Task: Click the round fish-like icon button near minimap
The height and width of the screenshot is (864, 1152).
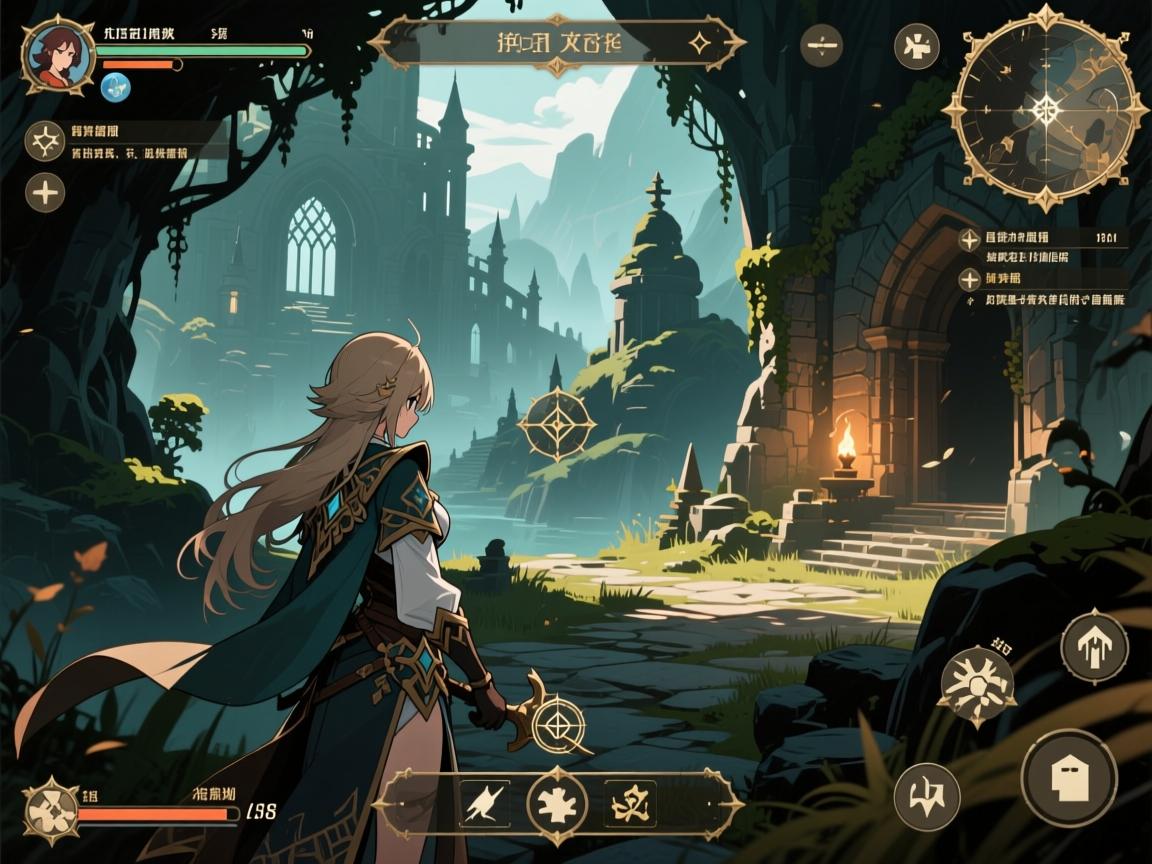Action: (x=916, y=46)
